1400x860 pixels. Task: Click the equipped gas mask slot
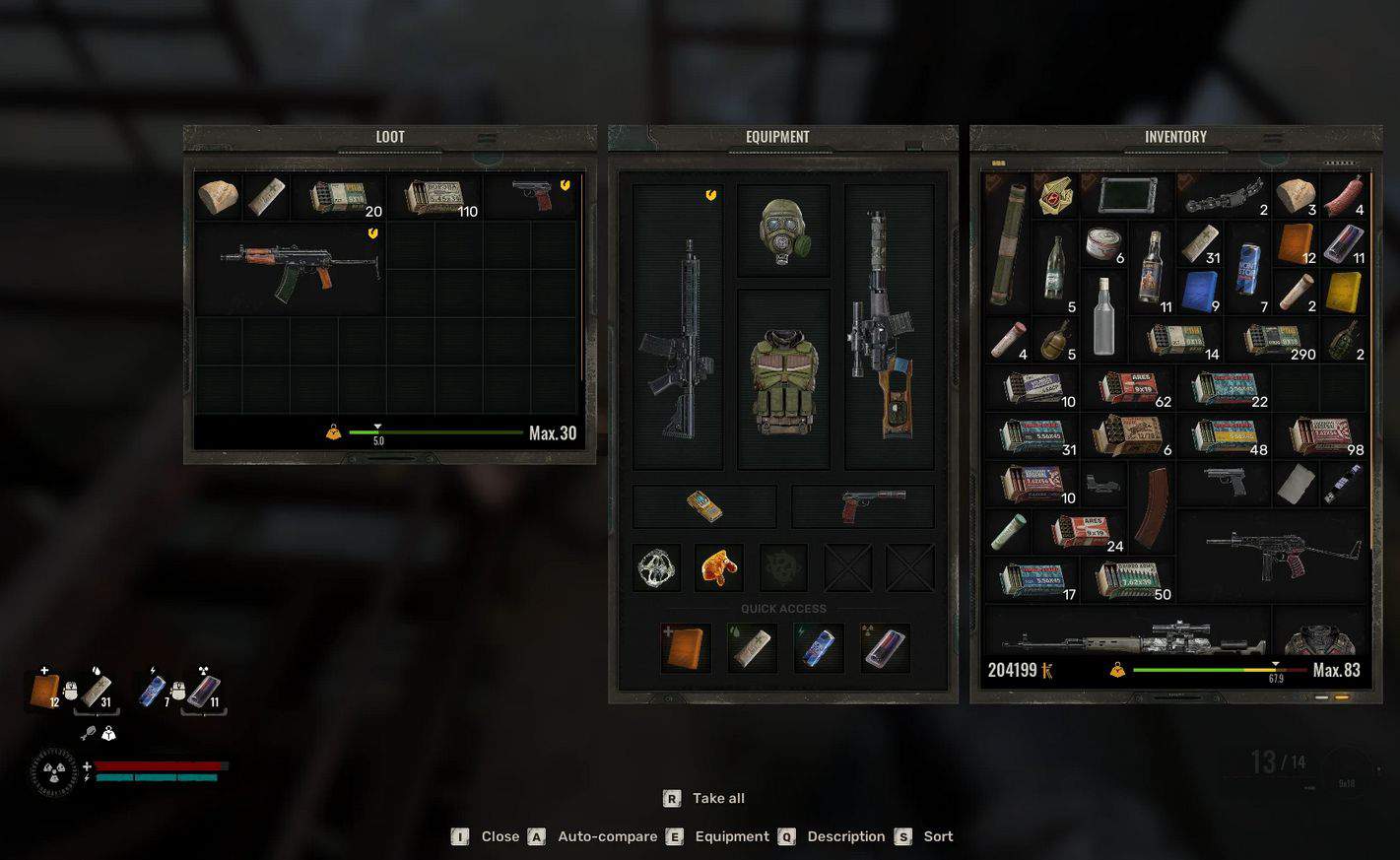coord(783,231)
